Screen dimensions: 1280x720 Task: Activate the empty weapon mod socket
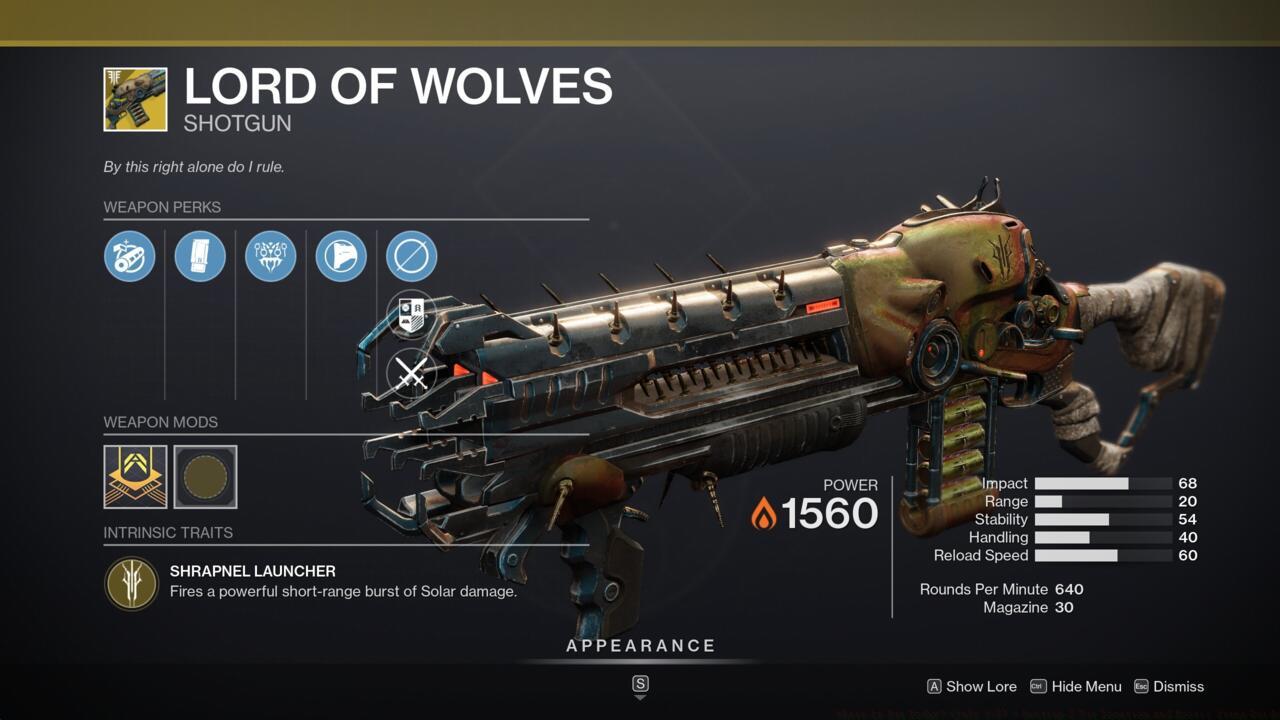[x=205, y=477]
